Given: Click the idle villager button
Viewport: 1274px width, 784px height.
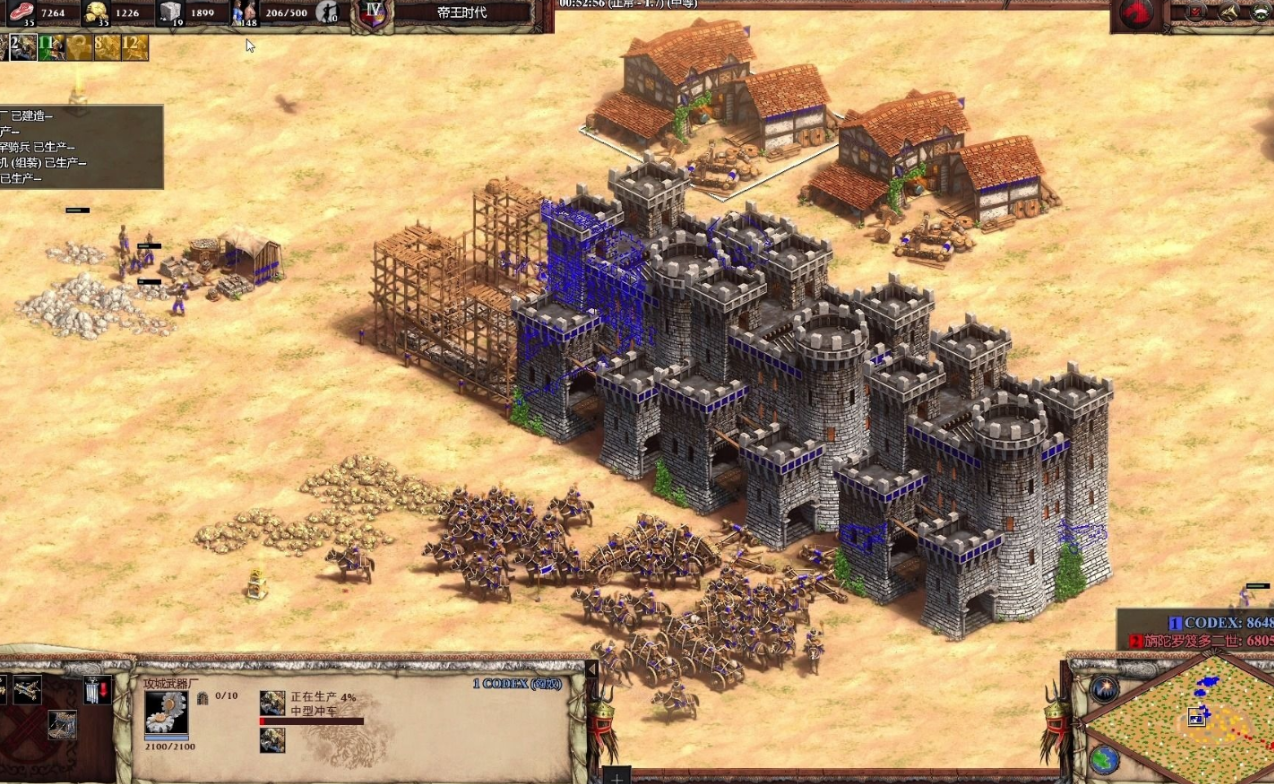Looking at the screenshot, I should pos(326,13).
